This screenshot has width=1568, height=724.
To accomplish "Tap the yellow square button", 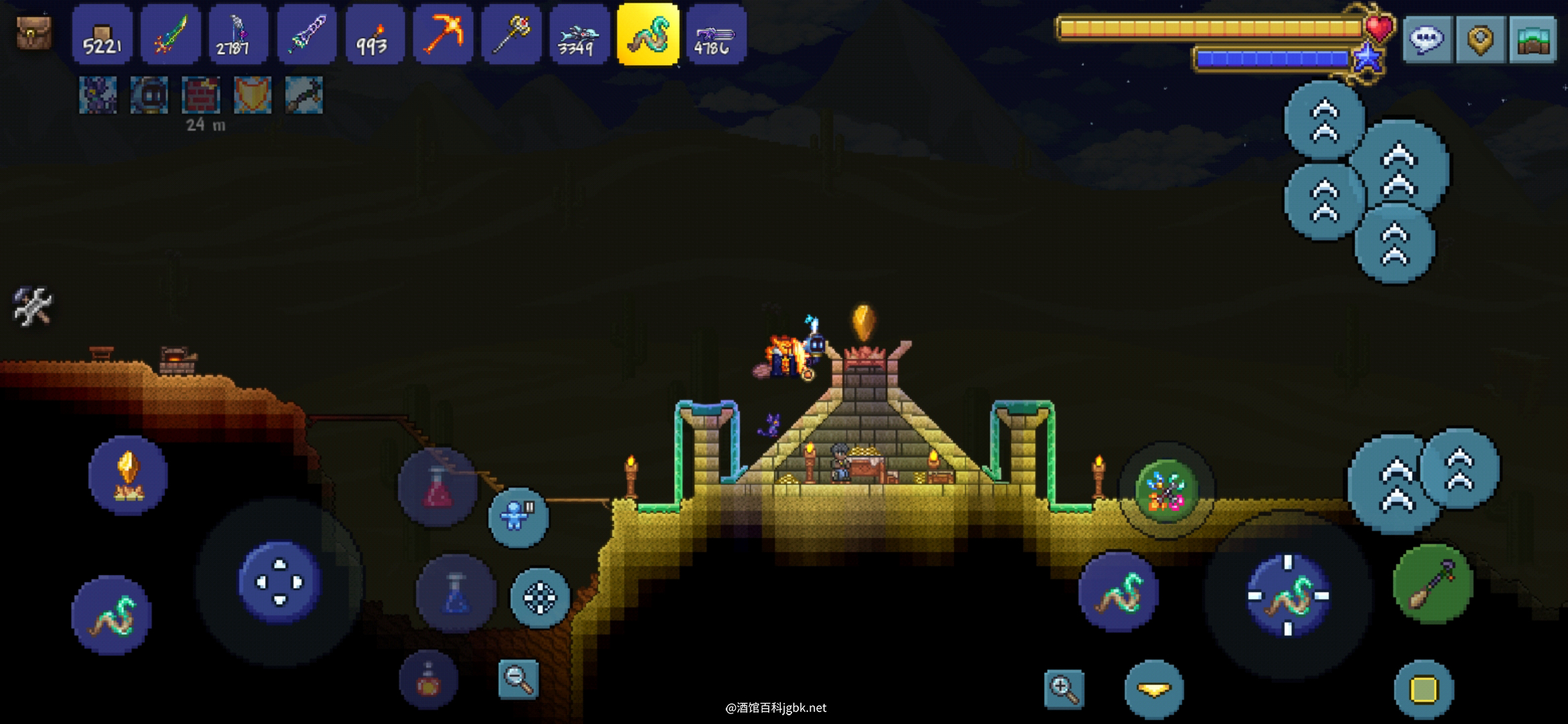I will point(1424,689).
